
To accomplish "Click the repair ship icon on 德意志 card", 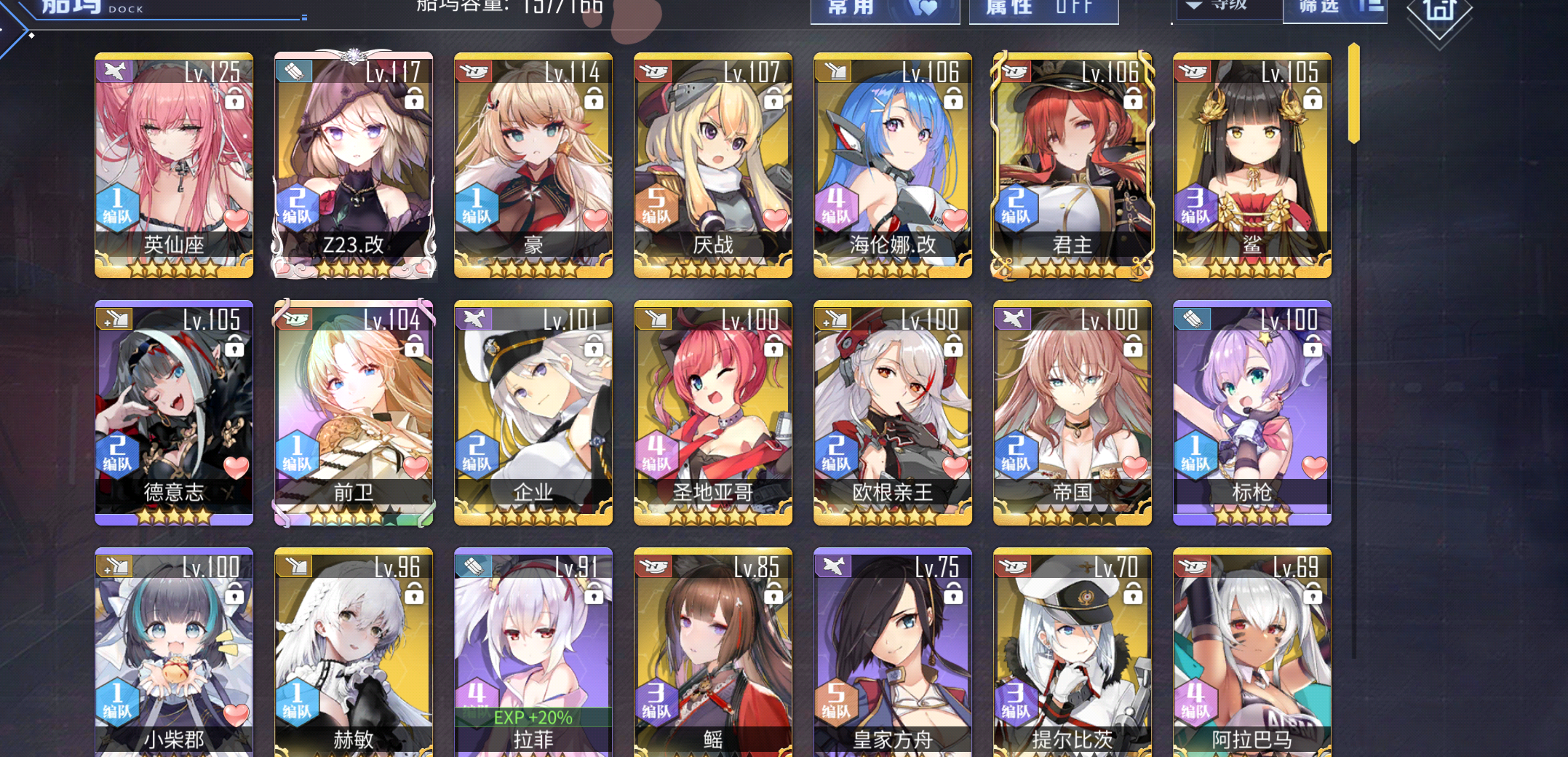I will click(114, 318).
